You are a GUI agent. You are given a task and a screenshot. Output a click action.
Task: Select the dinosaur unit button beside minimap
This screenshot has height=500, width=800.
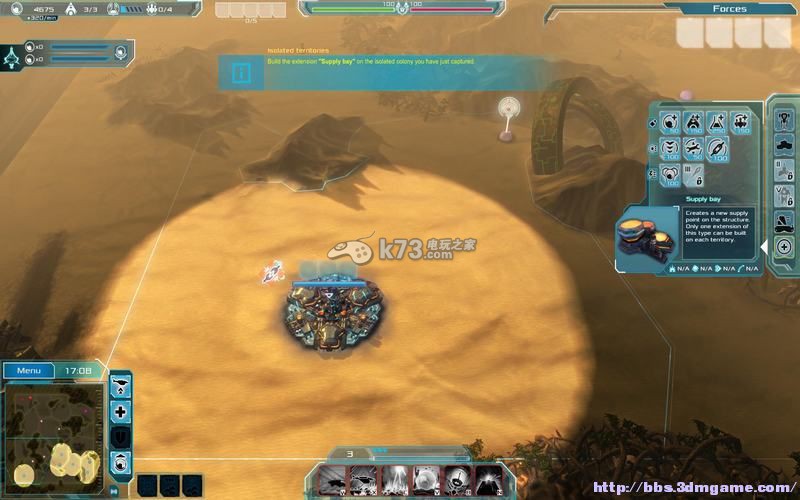pyautogui.click(x=121, y=386)
